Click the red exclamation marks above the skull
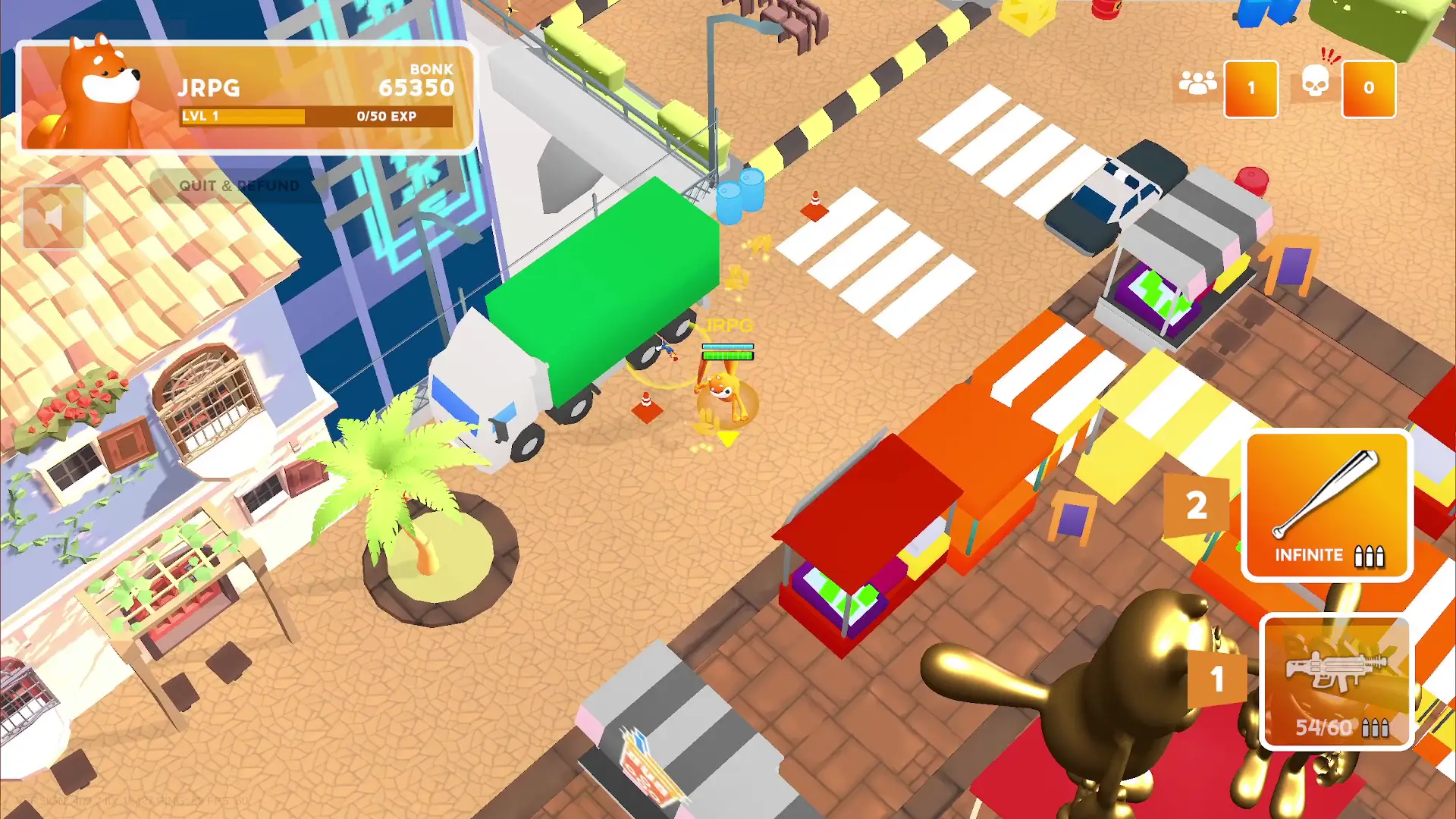Viewport: 1456px width, 819px height. [1331, 55]
